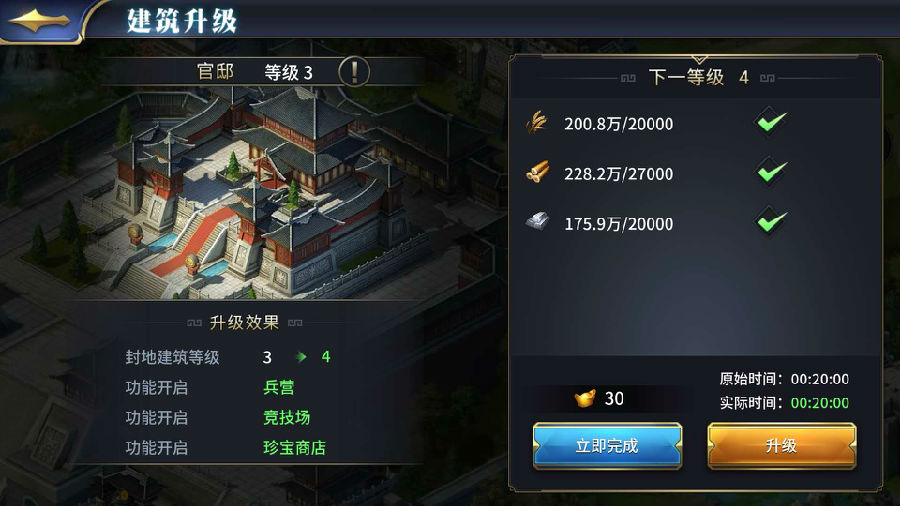Start the upgrade with 升级 button
The height and width of the screenshot is (506, 900).
[x=781, y=446]
